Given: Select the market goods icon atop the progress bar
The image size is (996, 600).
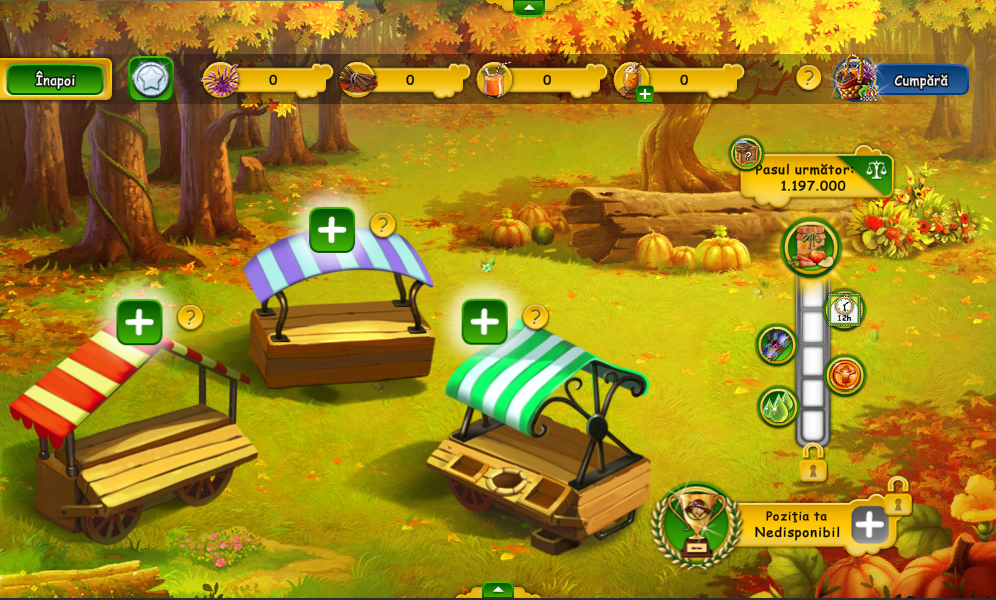Looking at the screenshot, I should (811, 248).
